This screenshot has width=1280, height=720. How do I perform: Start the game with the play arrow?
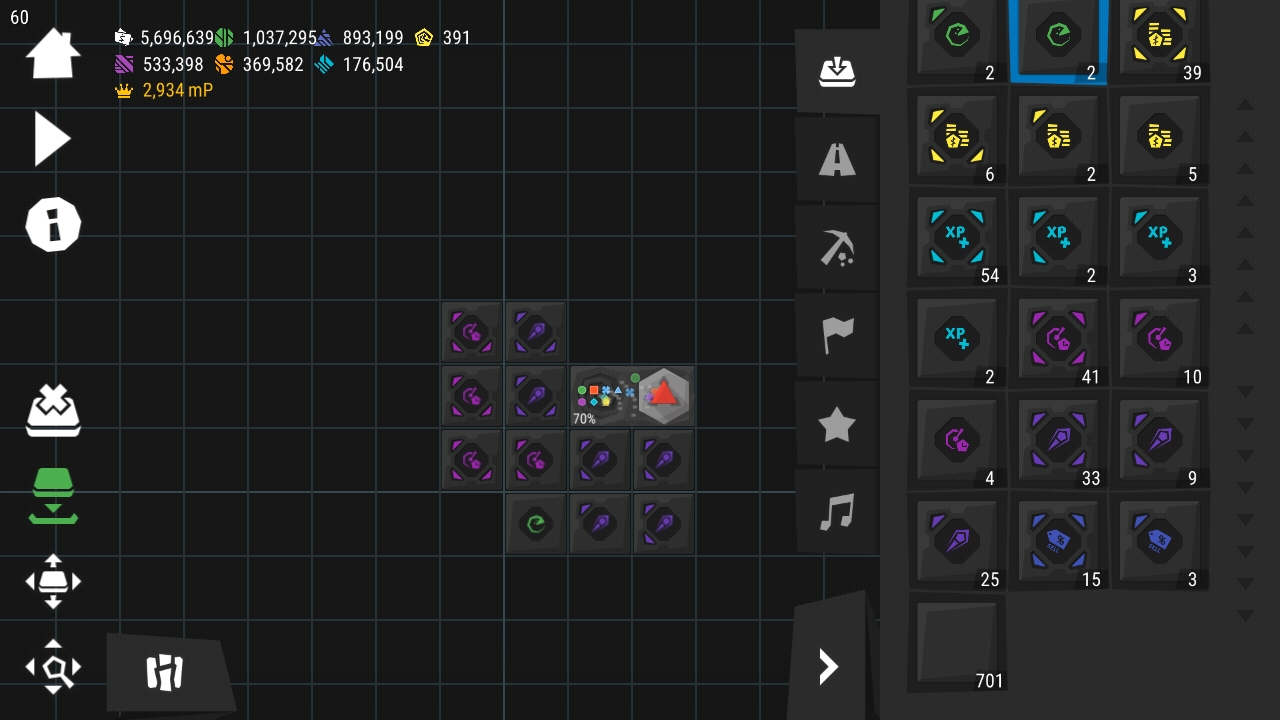coord(52,139)
